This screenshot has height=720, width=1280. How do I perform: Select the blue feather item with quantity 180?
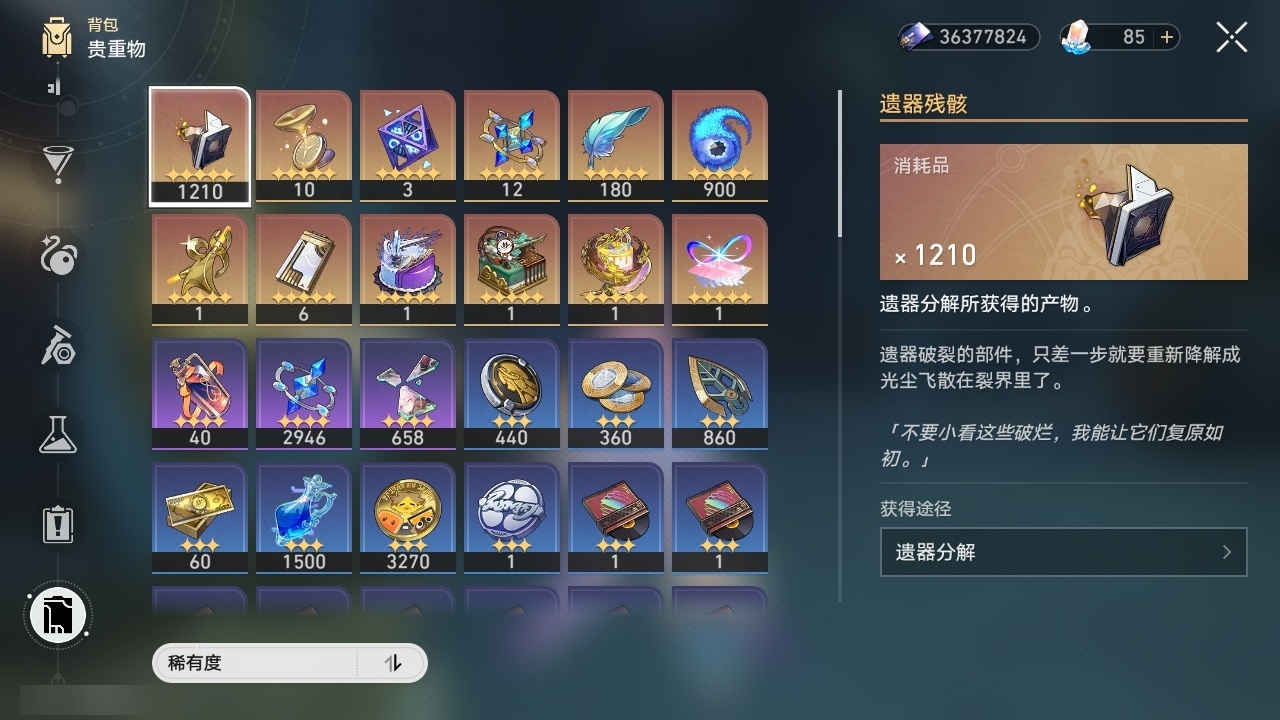point(616,145)
